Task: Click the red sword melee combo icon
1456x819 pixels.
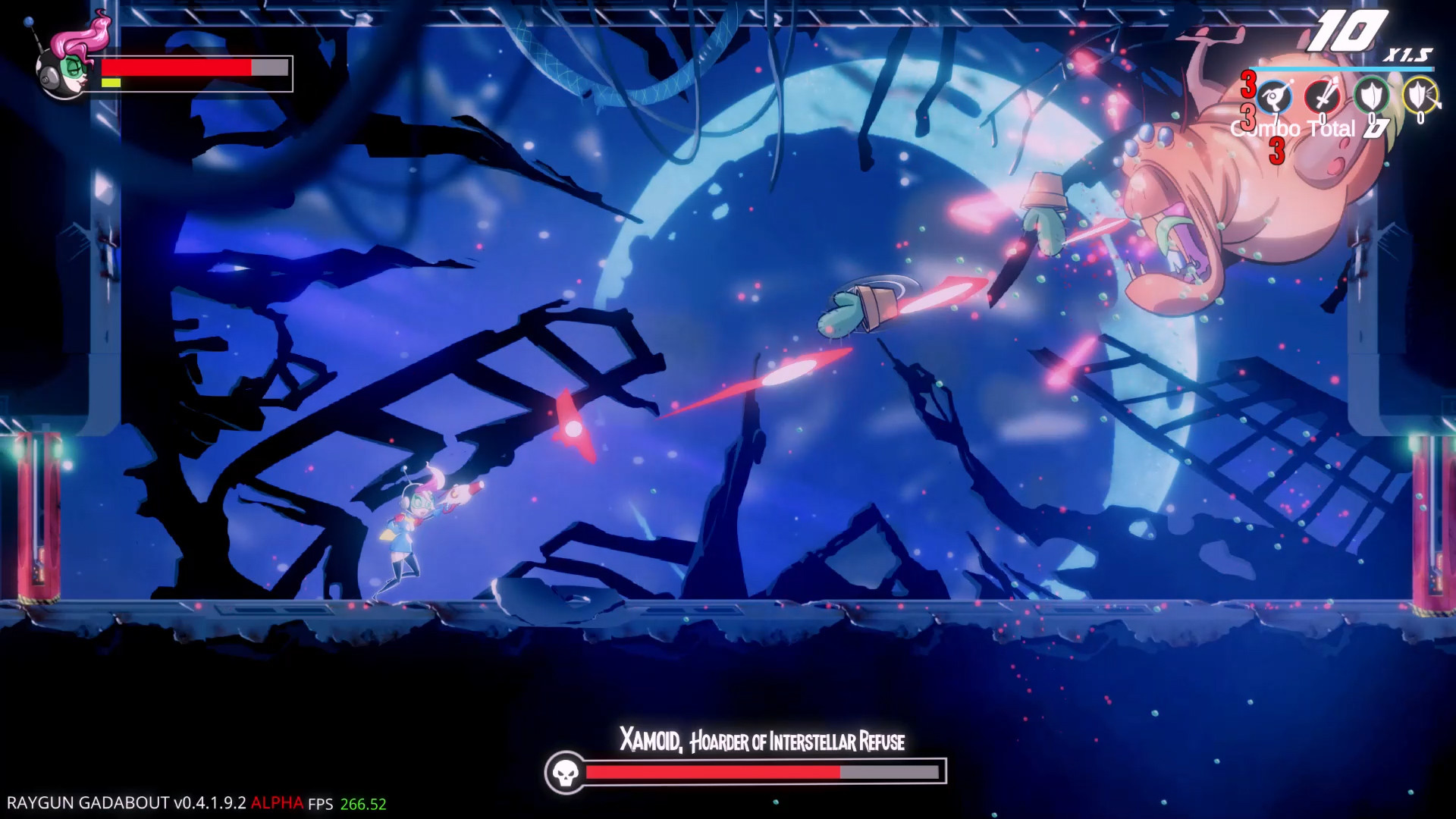Action: coord(1324,95)
